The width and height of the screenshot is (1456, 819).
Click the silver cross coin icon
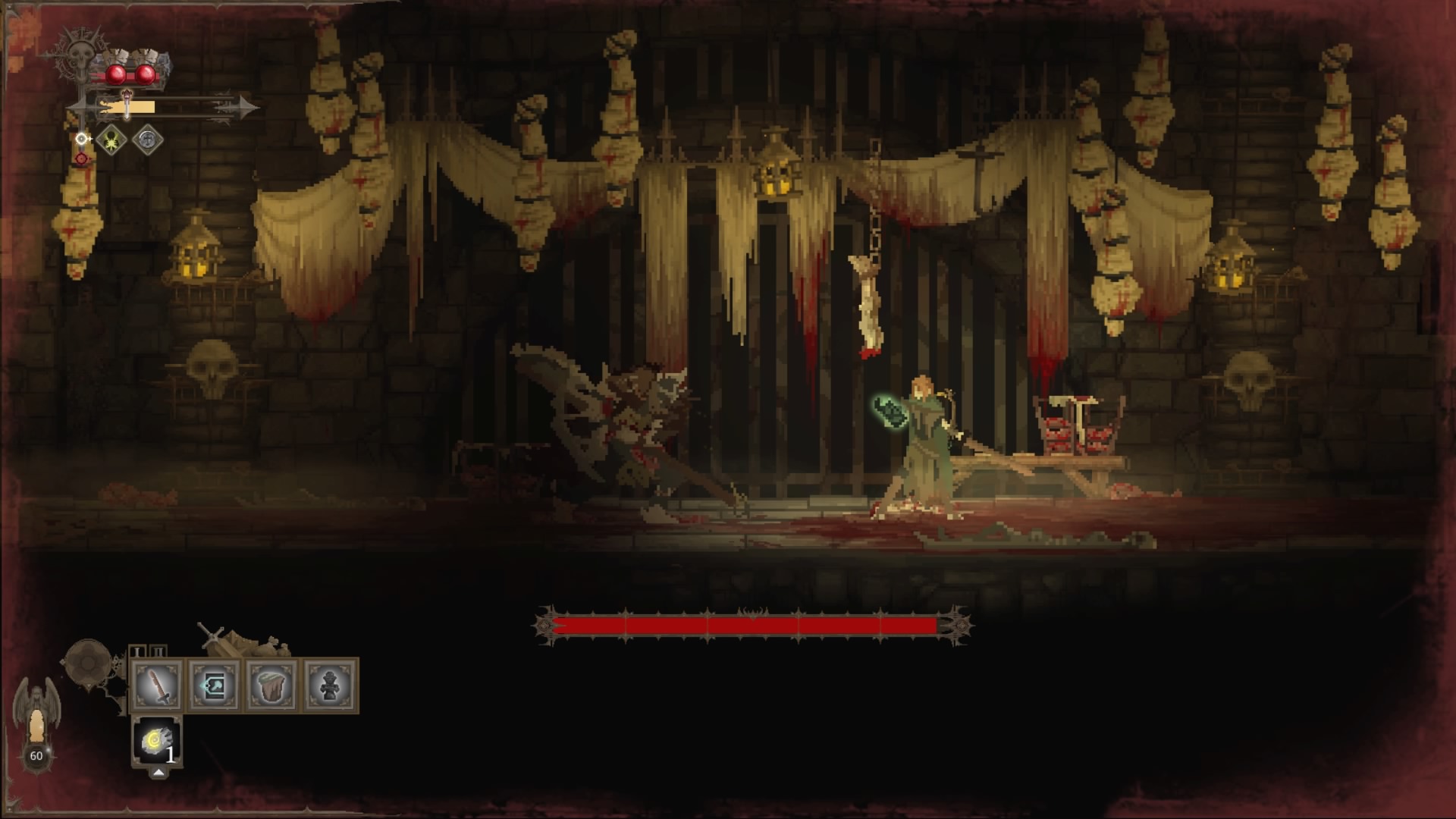click(x=147, y=140)
